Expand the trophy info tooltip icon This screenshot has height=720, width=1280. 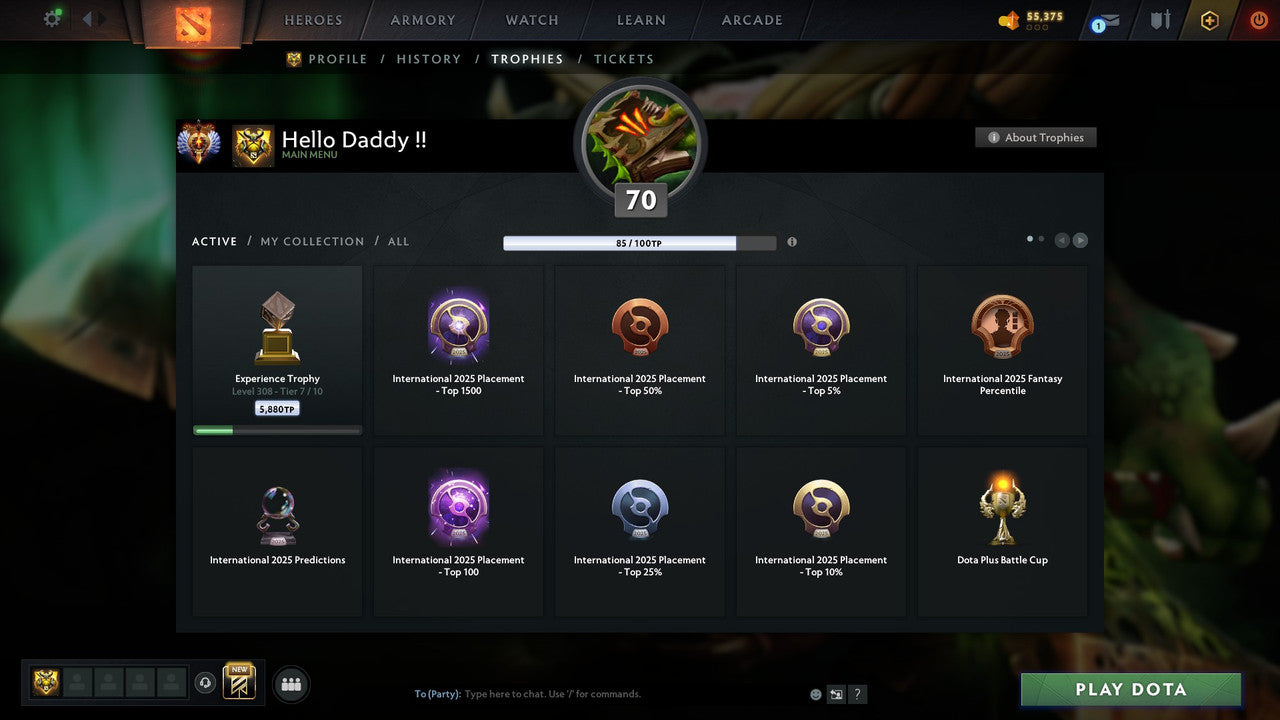tap(792, 242)
